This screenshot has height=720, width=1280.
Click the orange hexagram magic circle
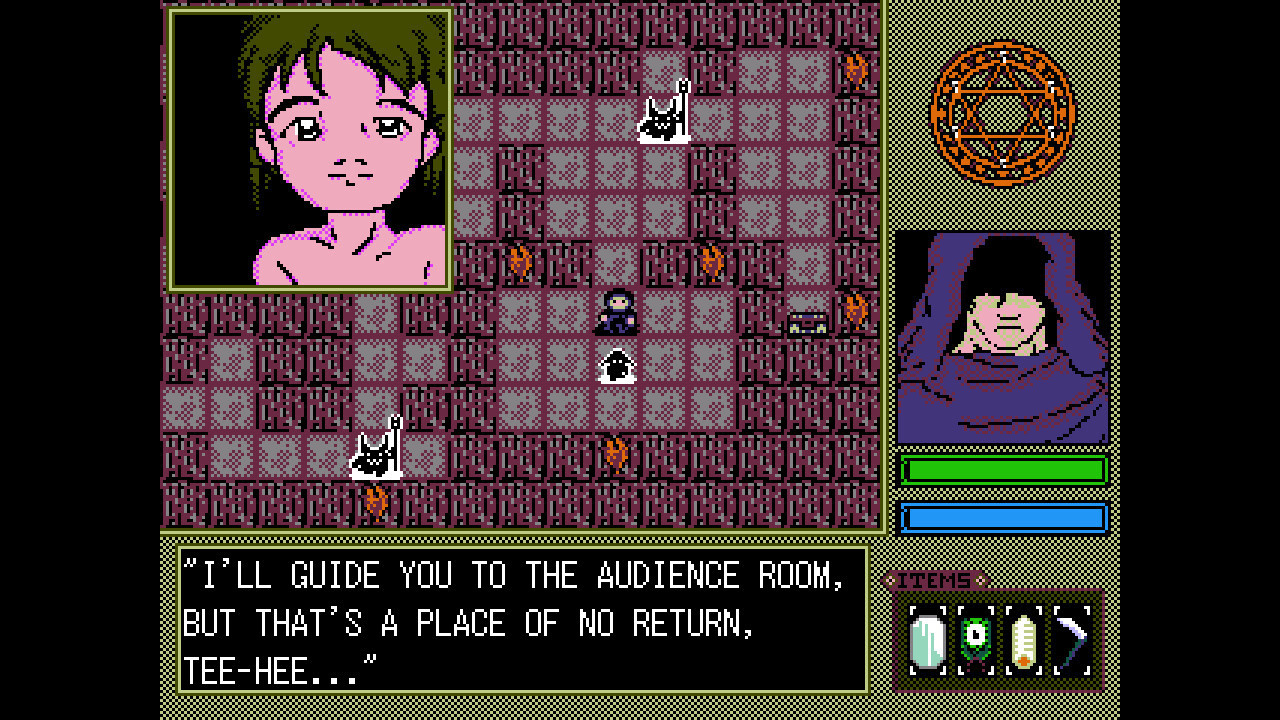[x=1002, y=113]
